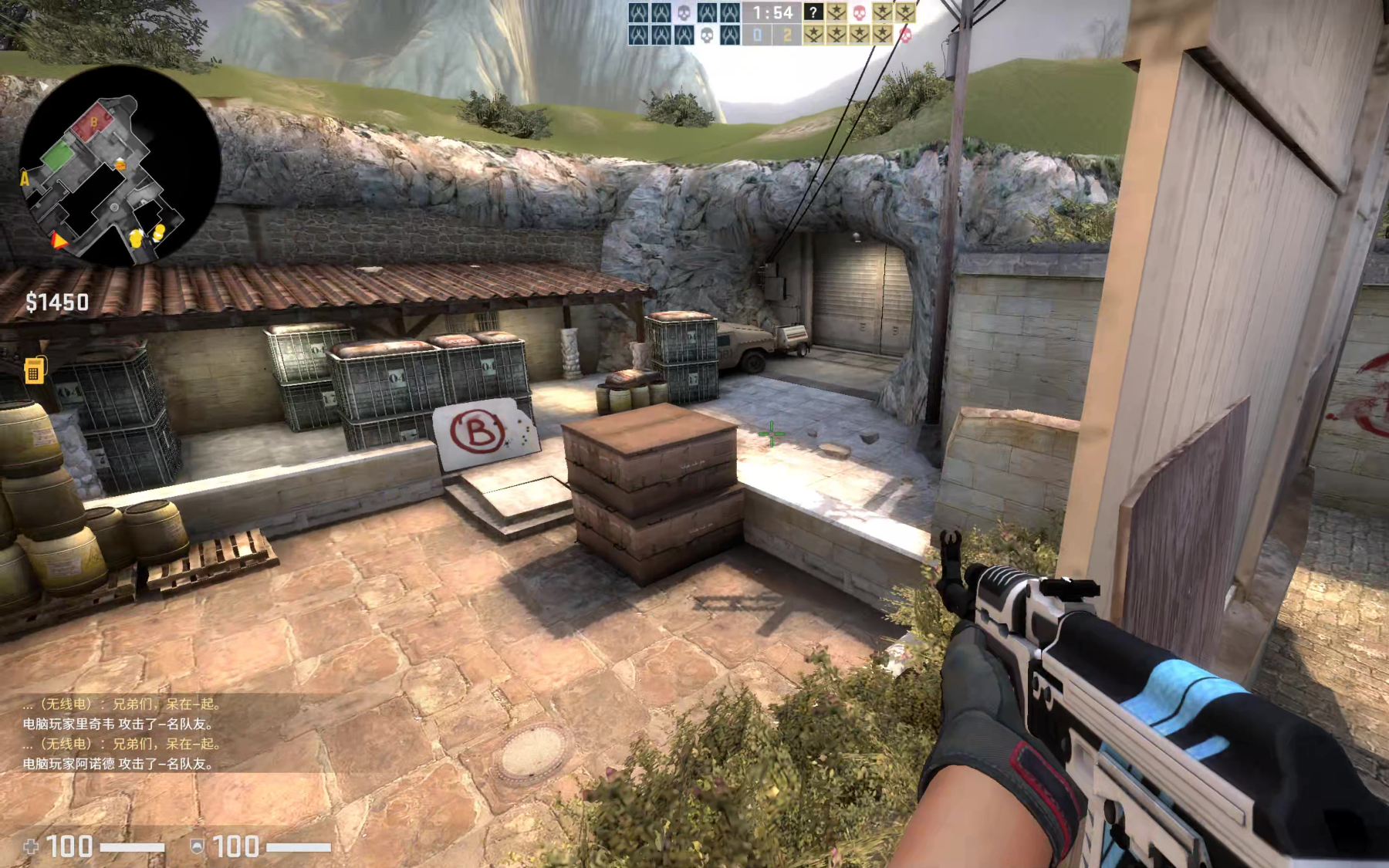
Task: Click the A bombsite label on radar
Action: point(25,179)
